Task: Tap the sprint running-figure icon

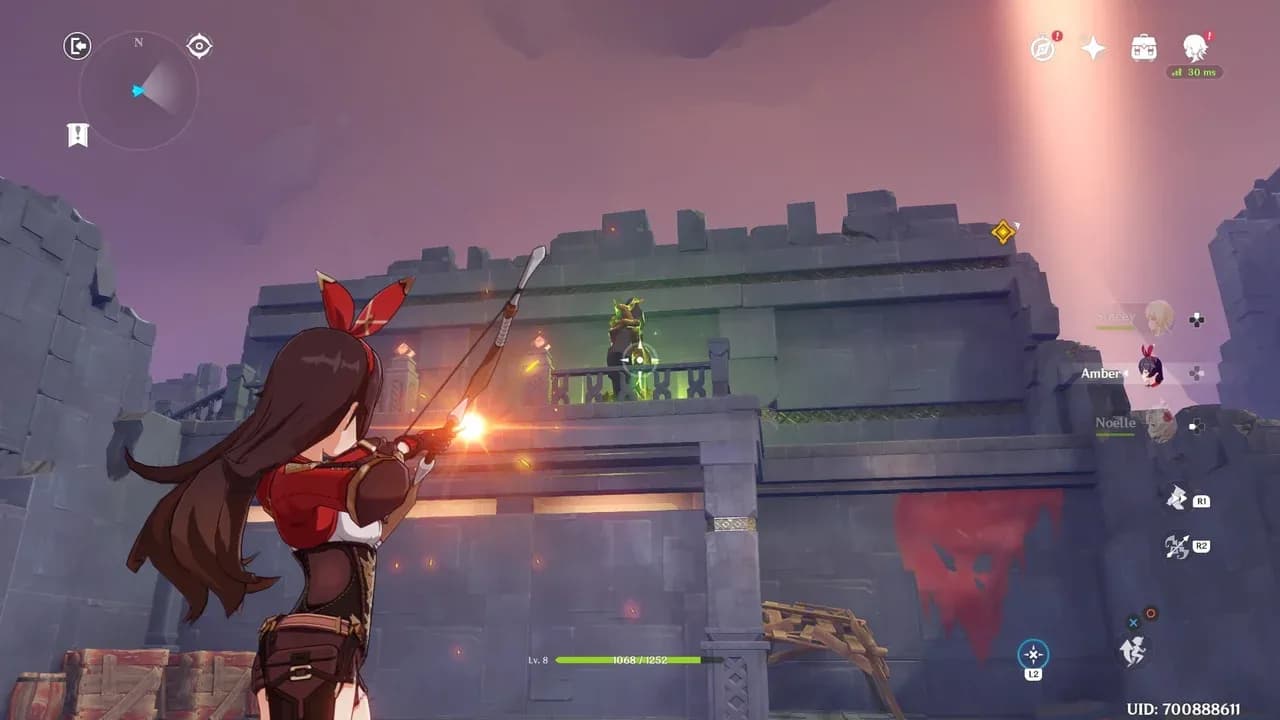Action: (1134, 651)
